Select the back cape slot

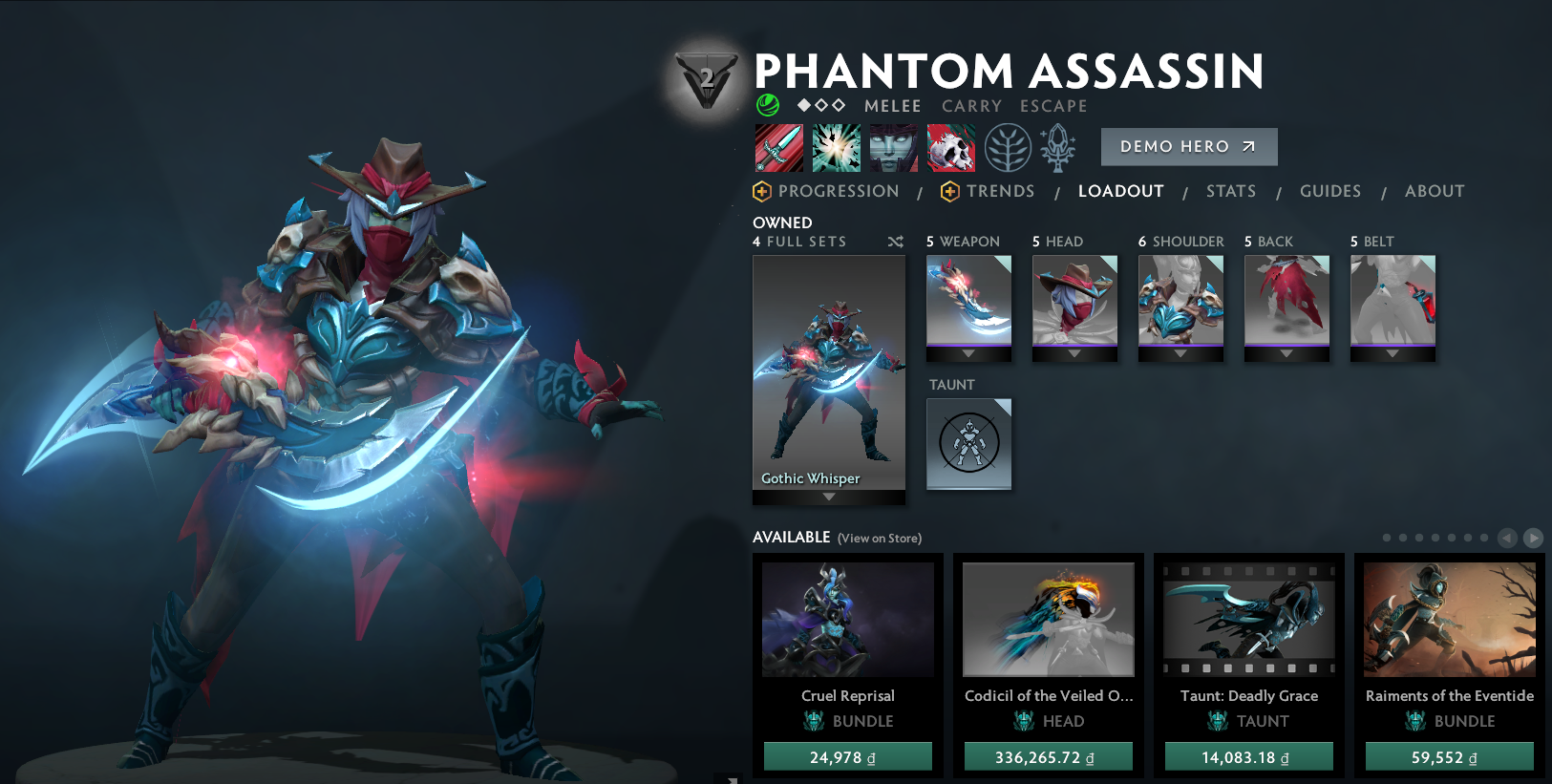(x=1286, y=301)
